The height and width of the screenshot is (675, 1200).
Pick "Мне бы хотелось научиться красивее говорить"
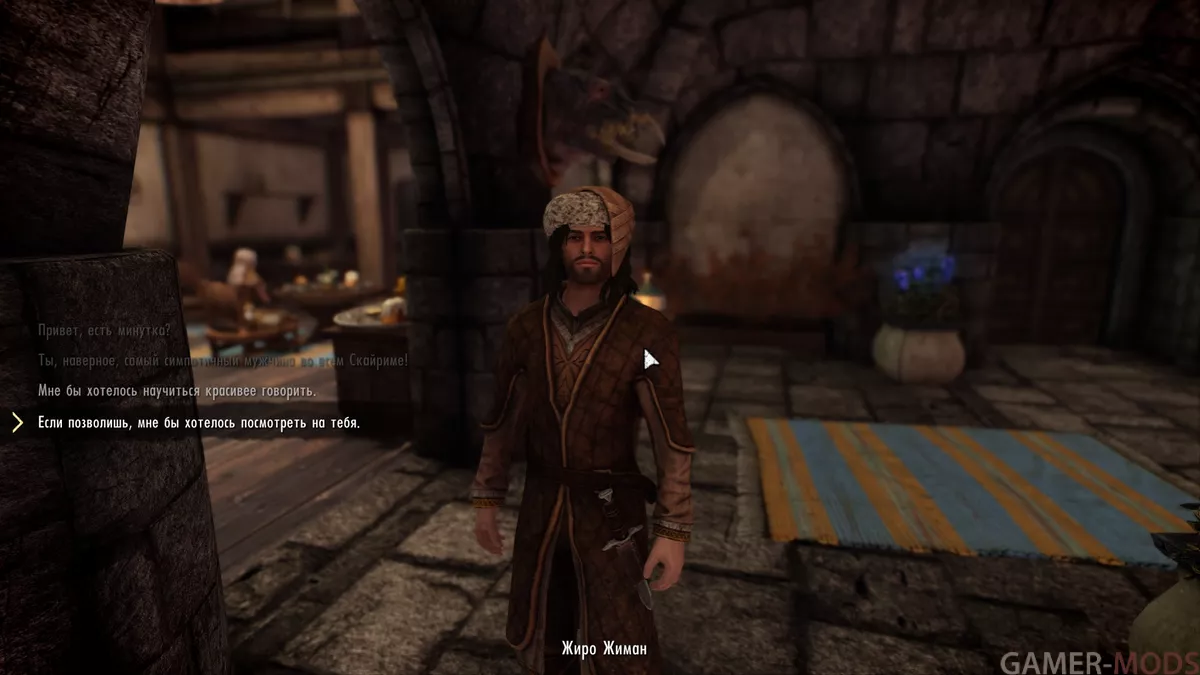pos(176,390)
